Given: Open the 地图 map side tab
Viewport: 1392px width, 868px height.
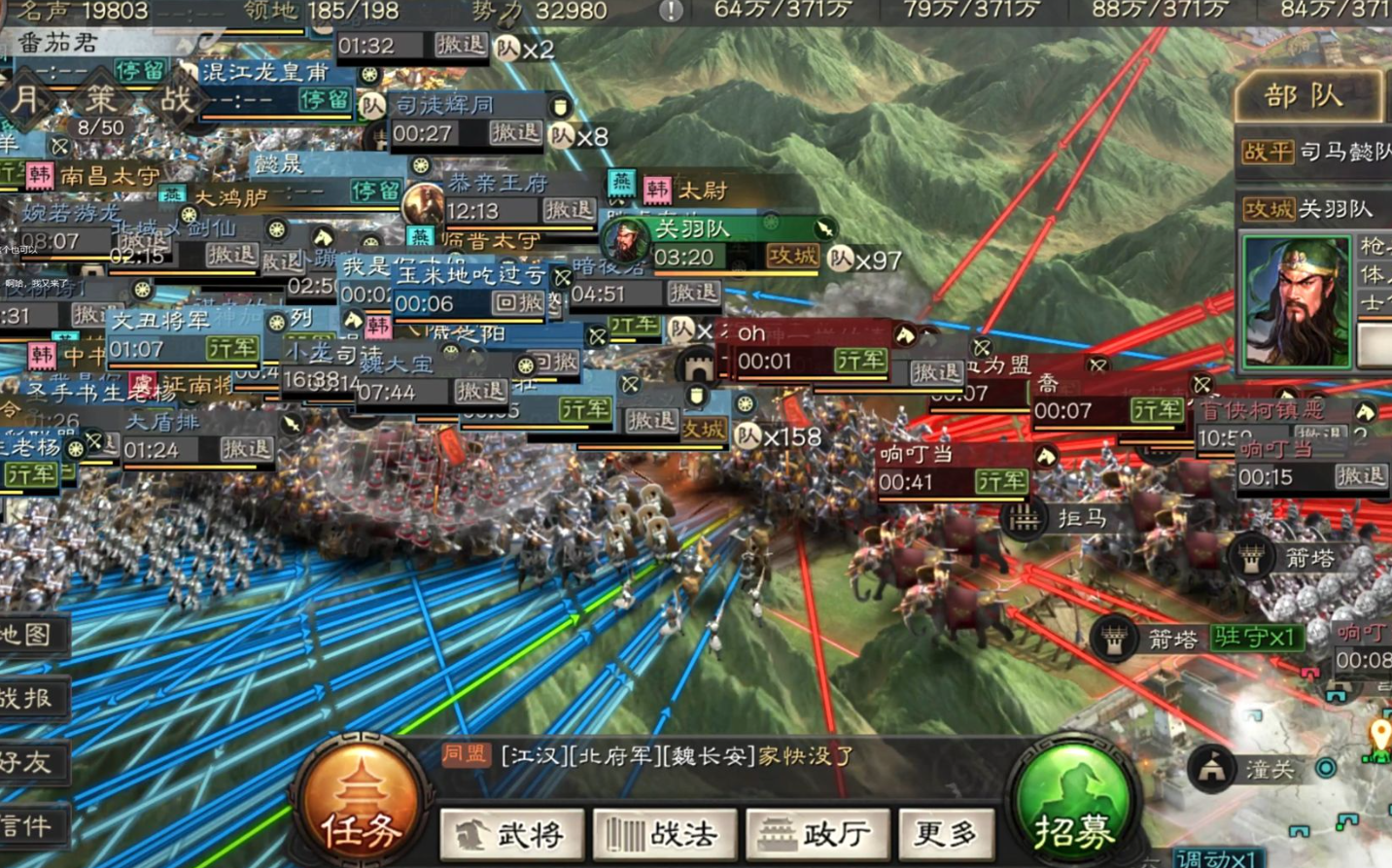Looking at the screenshot, I should (27, 635).
